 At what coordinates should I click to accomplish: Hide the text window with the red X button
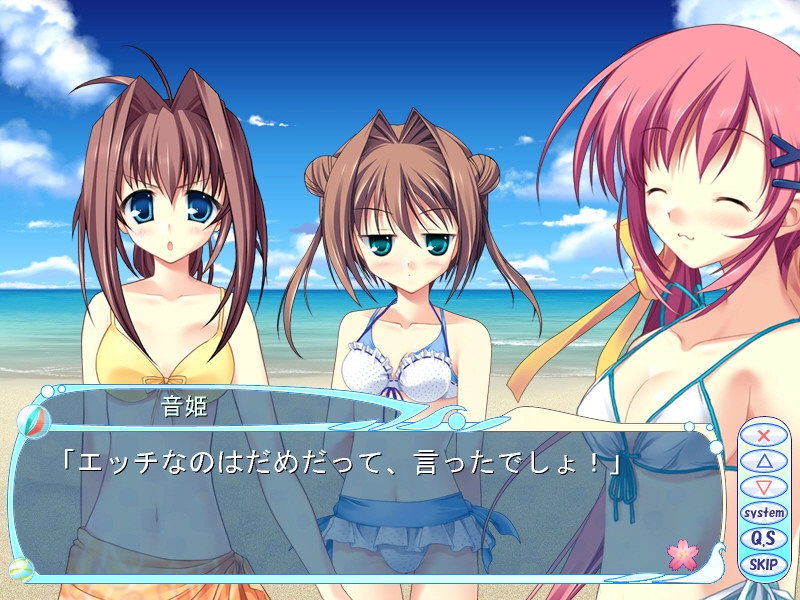point(764,435)
